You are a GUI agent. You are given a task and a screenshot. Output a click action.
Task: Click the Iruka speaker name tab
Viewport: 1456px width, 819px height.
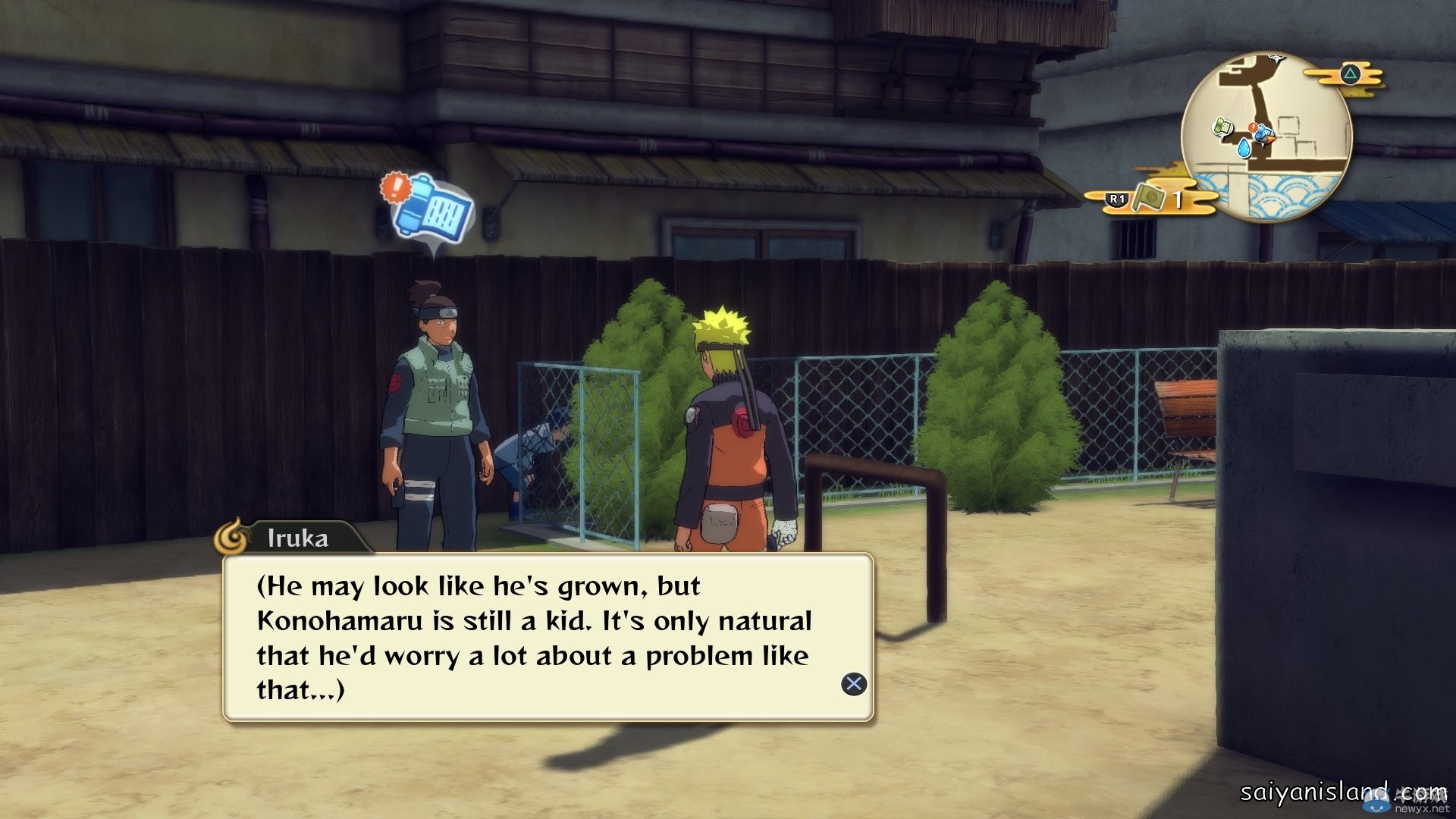(297, 538)
